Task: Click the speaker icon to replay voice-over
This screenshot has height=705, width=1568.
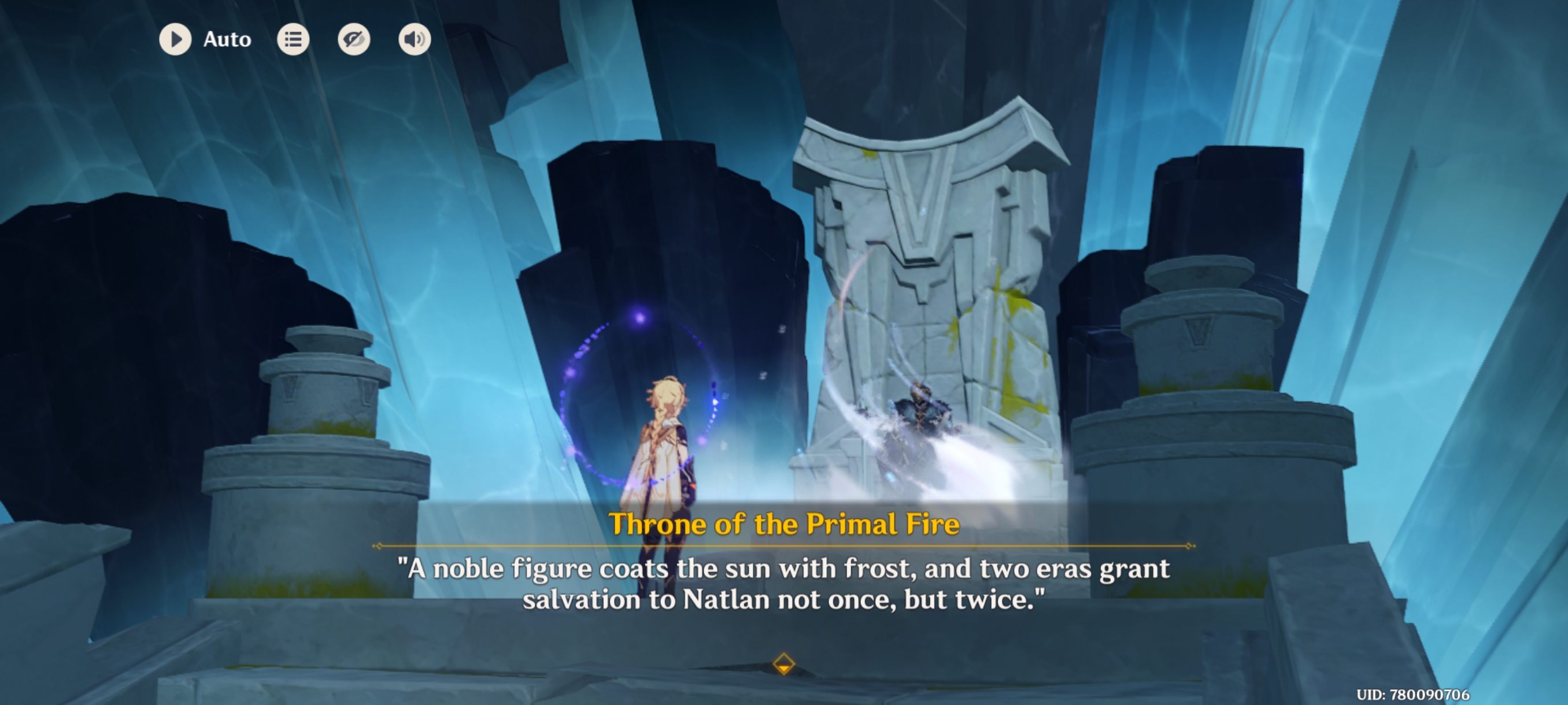Action: click(x=415, y=39)
